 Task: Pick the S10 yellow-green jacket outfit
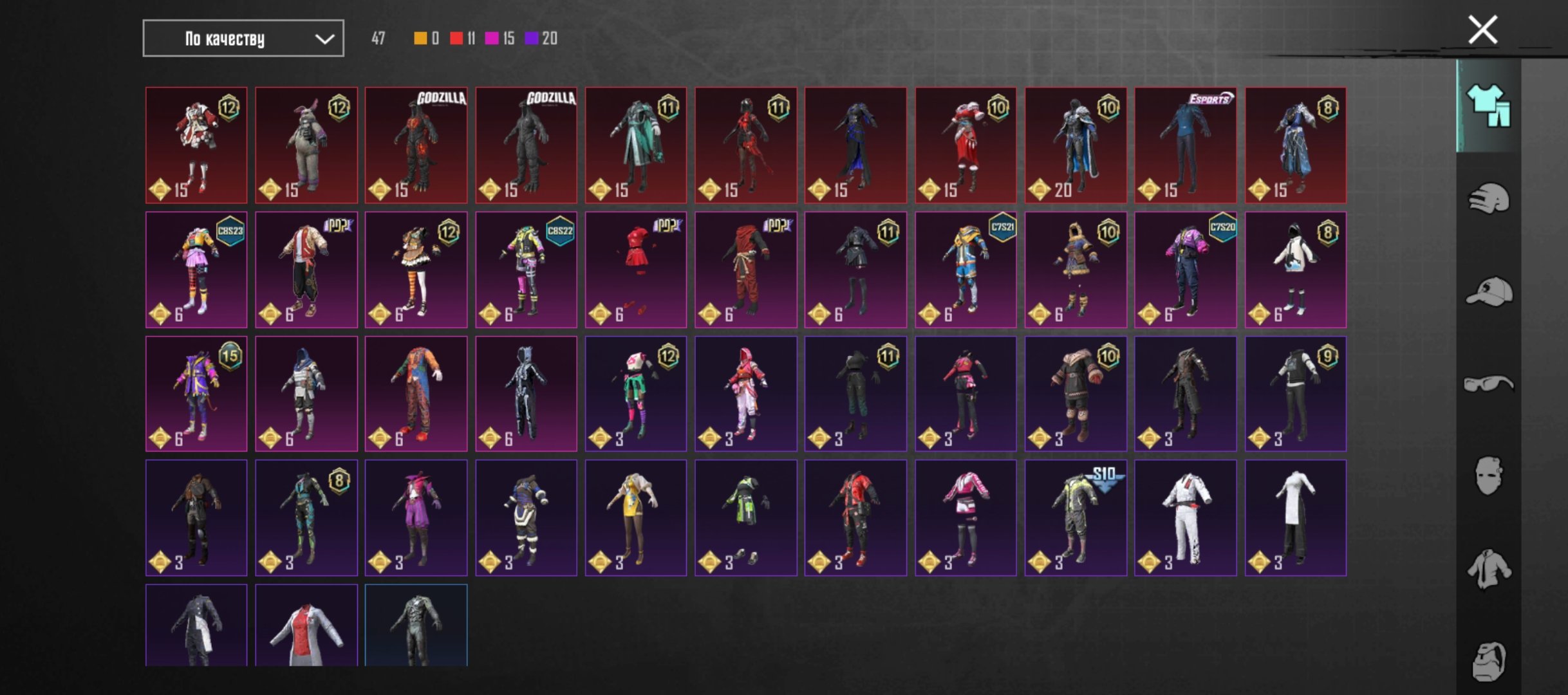coord(1076,518)
